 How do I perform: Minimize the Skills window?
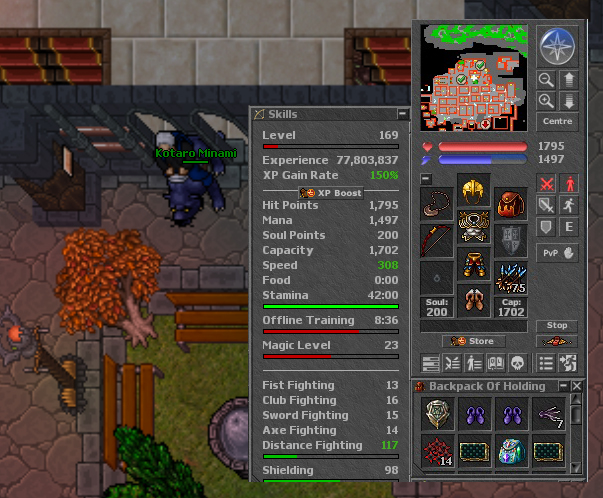[402, 114]
